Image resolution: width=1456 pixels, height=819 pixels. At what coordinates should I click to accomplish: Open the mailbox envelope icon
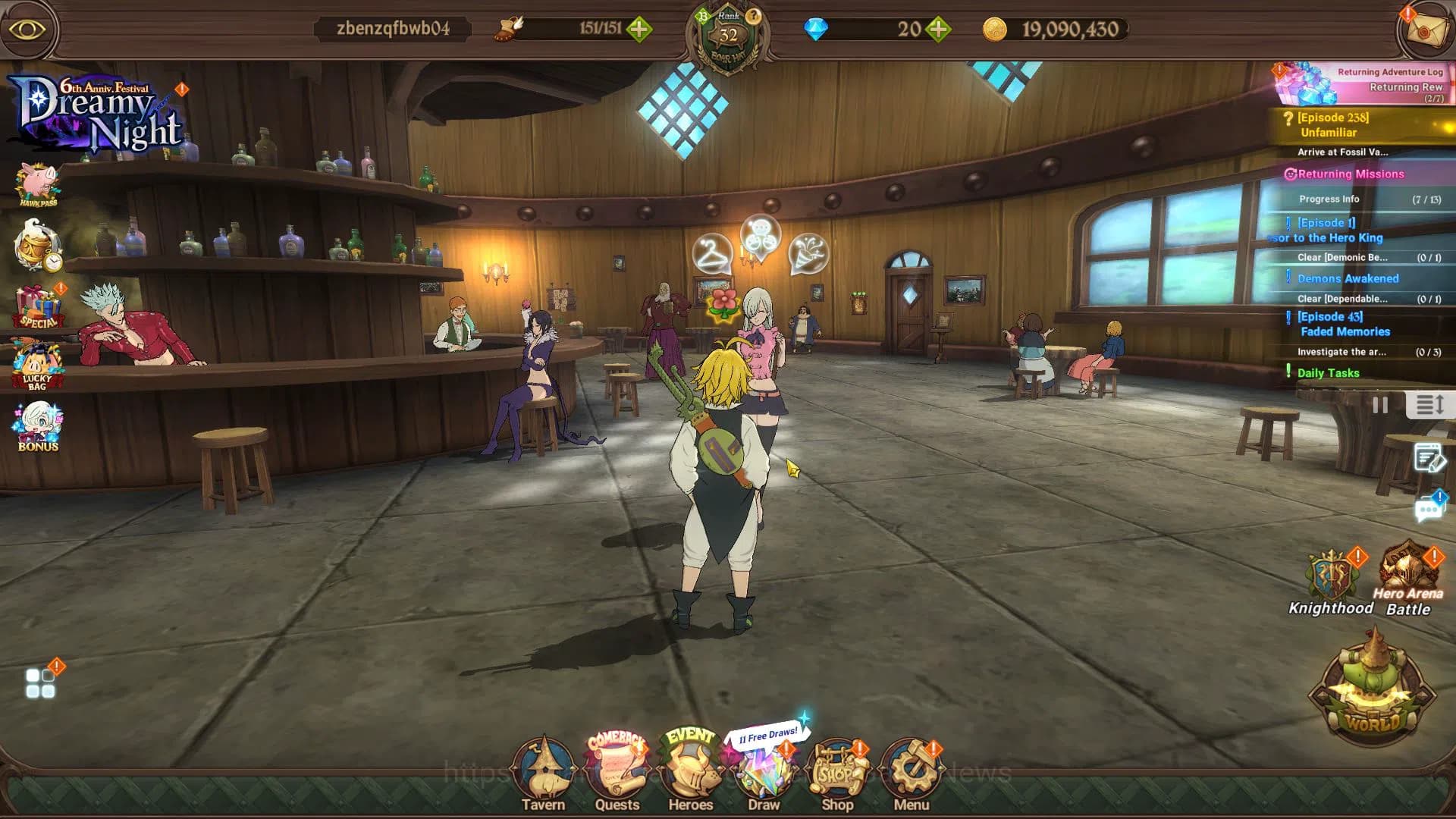[x=1424, y=30]
